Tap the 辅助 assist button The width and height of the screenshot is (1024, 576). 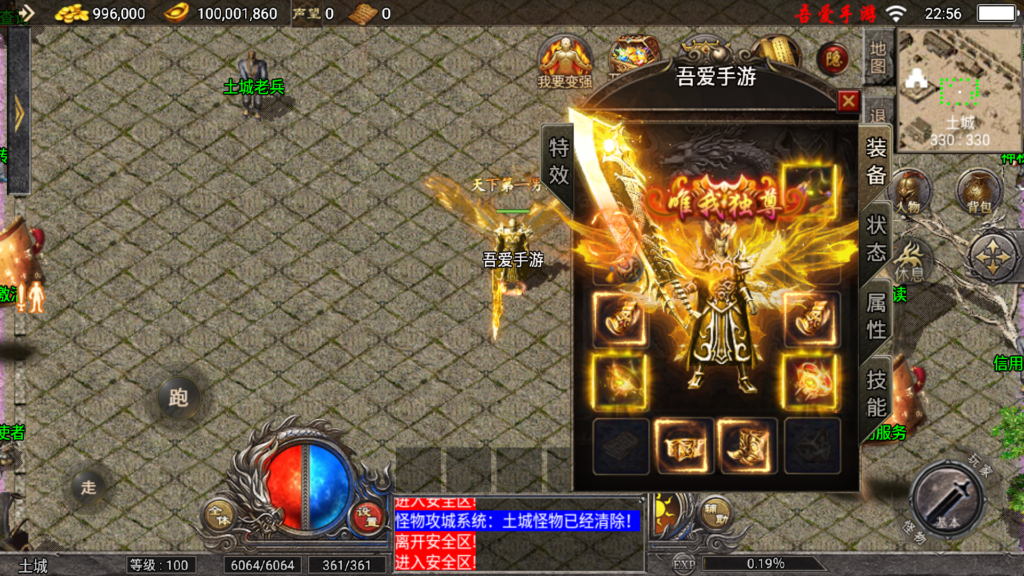[715, 512]
